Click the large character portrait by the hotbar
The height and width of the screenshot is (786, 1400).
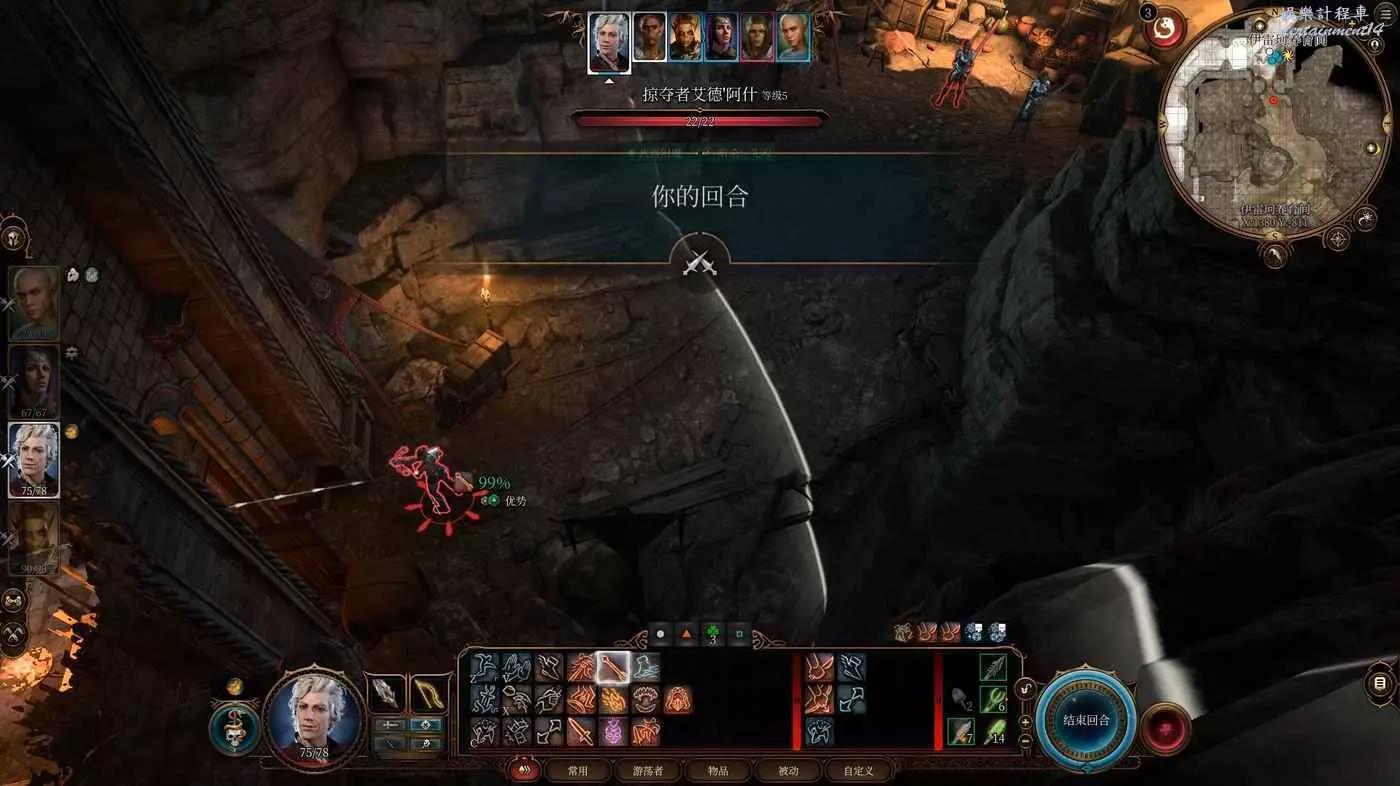(x=315, y=720)
